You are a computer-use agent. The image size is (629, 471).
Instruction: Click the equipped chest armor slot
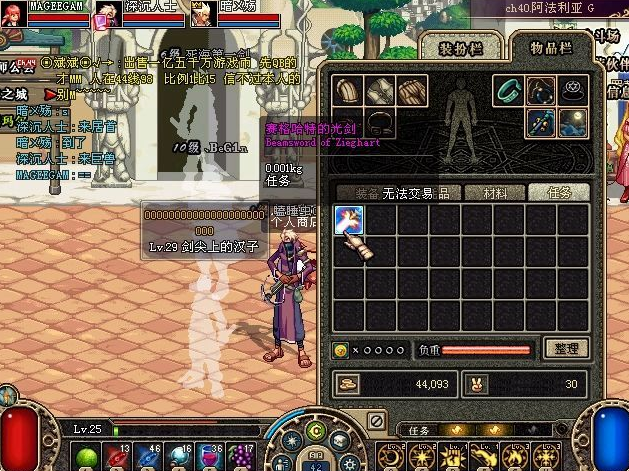(x=380, y=91)
